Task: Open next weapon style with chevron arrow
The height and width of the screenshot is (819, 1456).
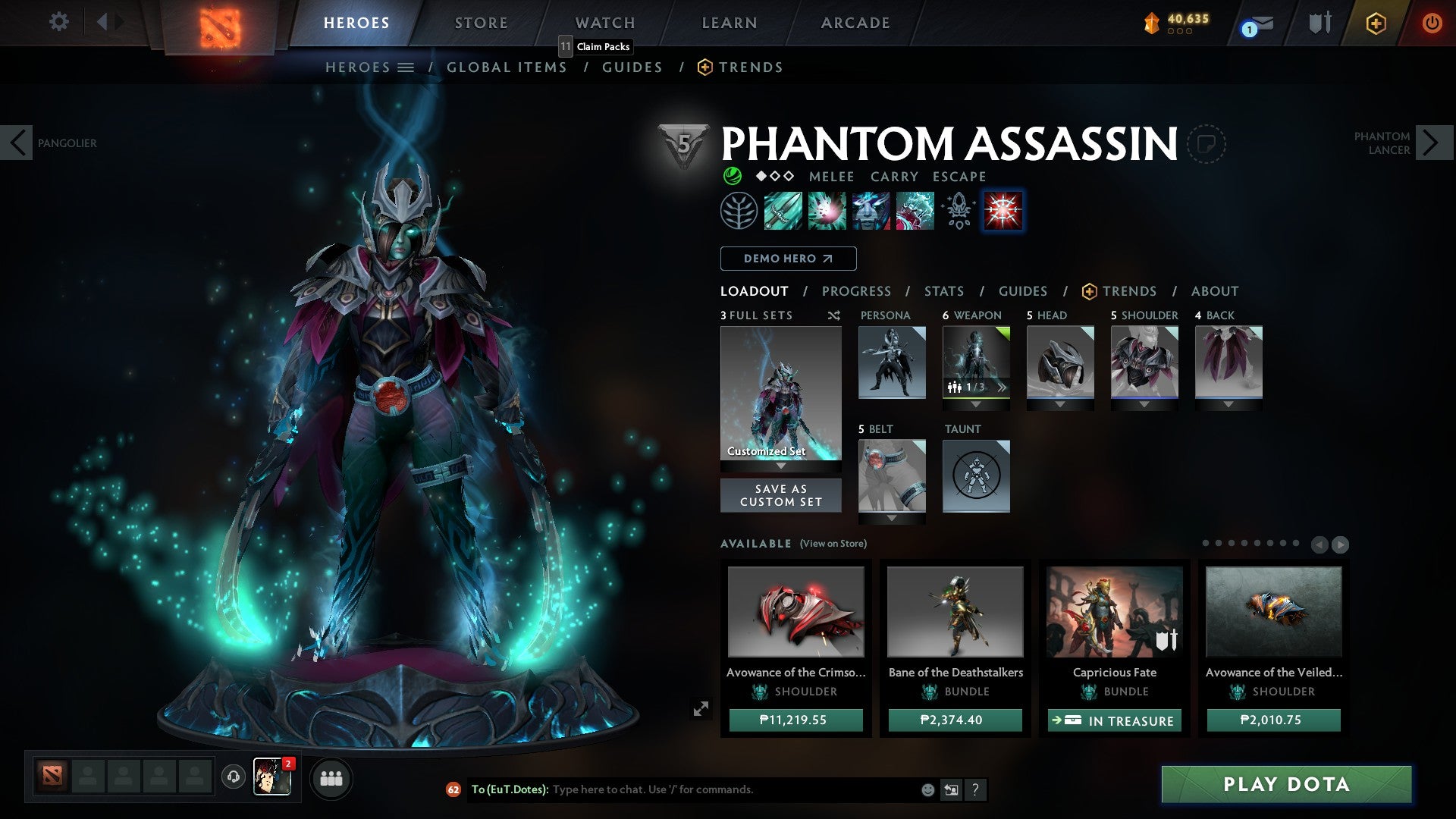Action: click(x=1003, y=387)
